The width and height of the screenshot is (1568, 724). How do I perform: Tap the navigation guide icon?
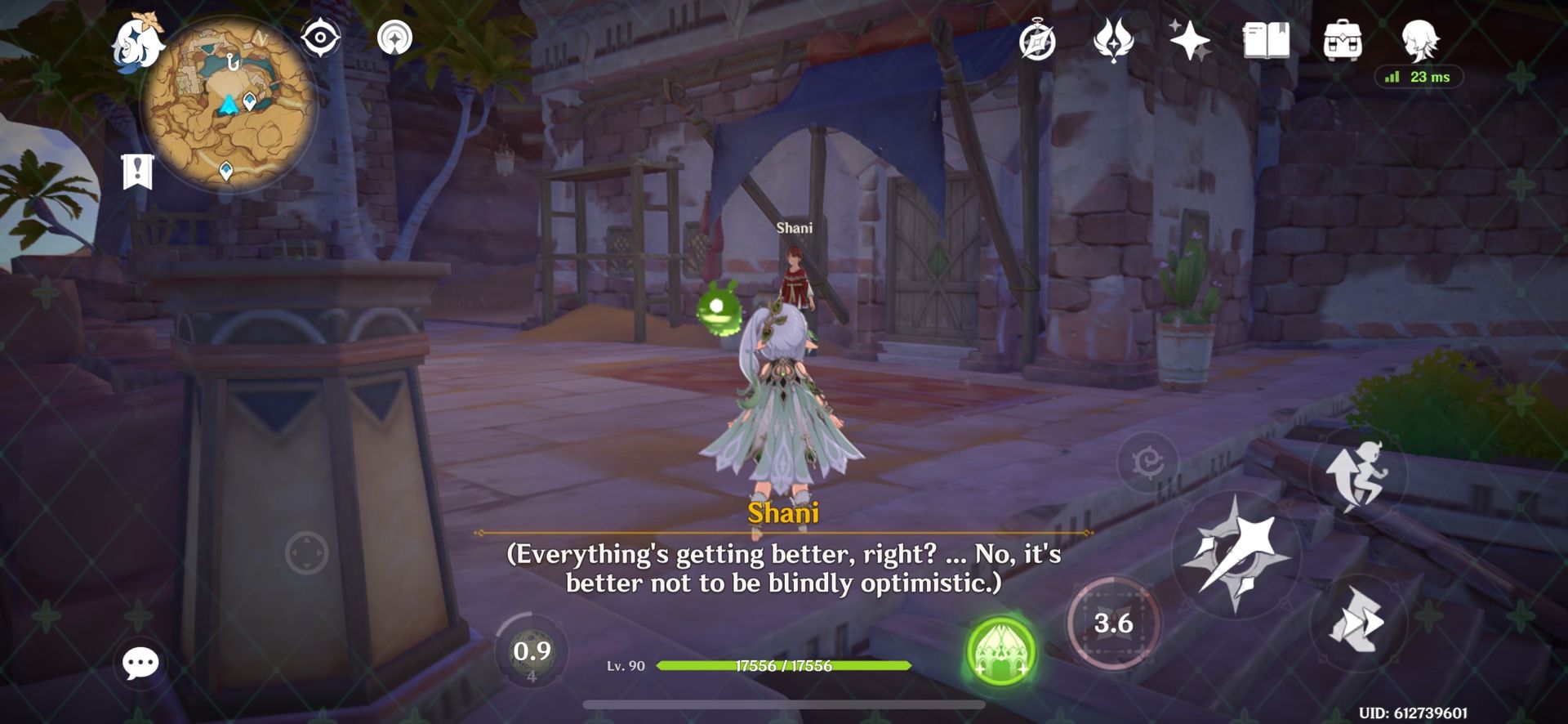[x=394, y=37]
